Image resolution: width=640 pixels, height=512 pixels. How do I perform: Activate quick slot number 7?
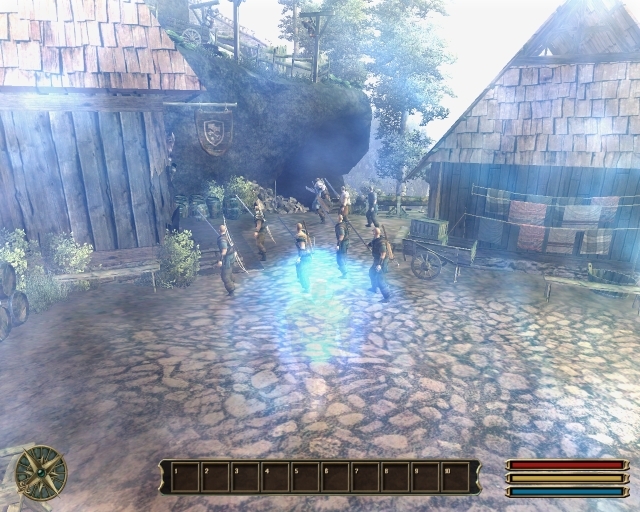(365, 477)
